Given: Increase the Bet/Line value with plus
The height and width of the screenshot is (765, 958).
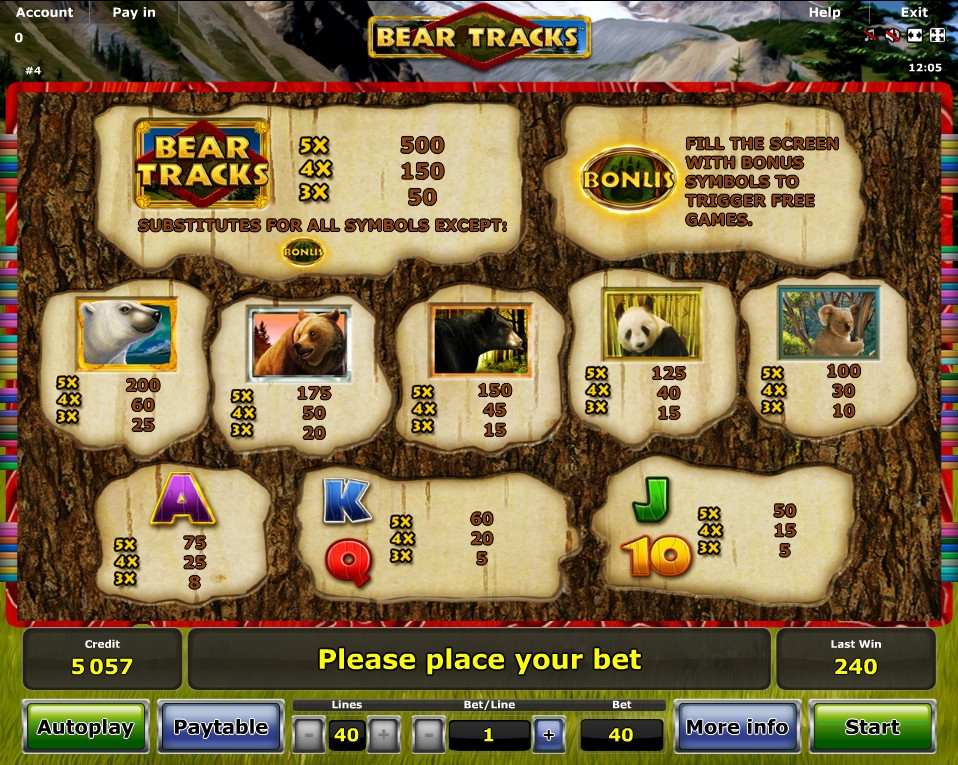Looking at the screenshot, I should (x=548, y=735).
